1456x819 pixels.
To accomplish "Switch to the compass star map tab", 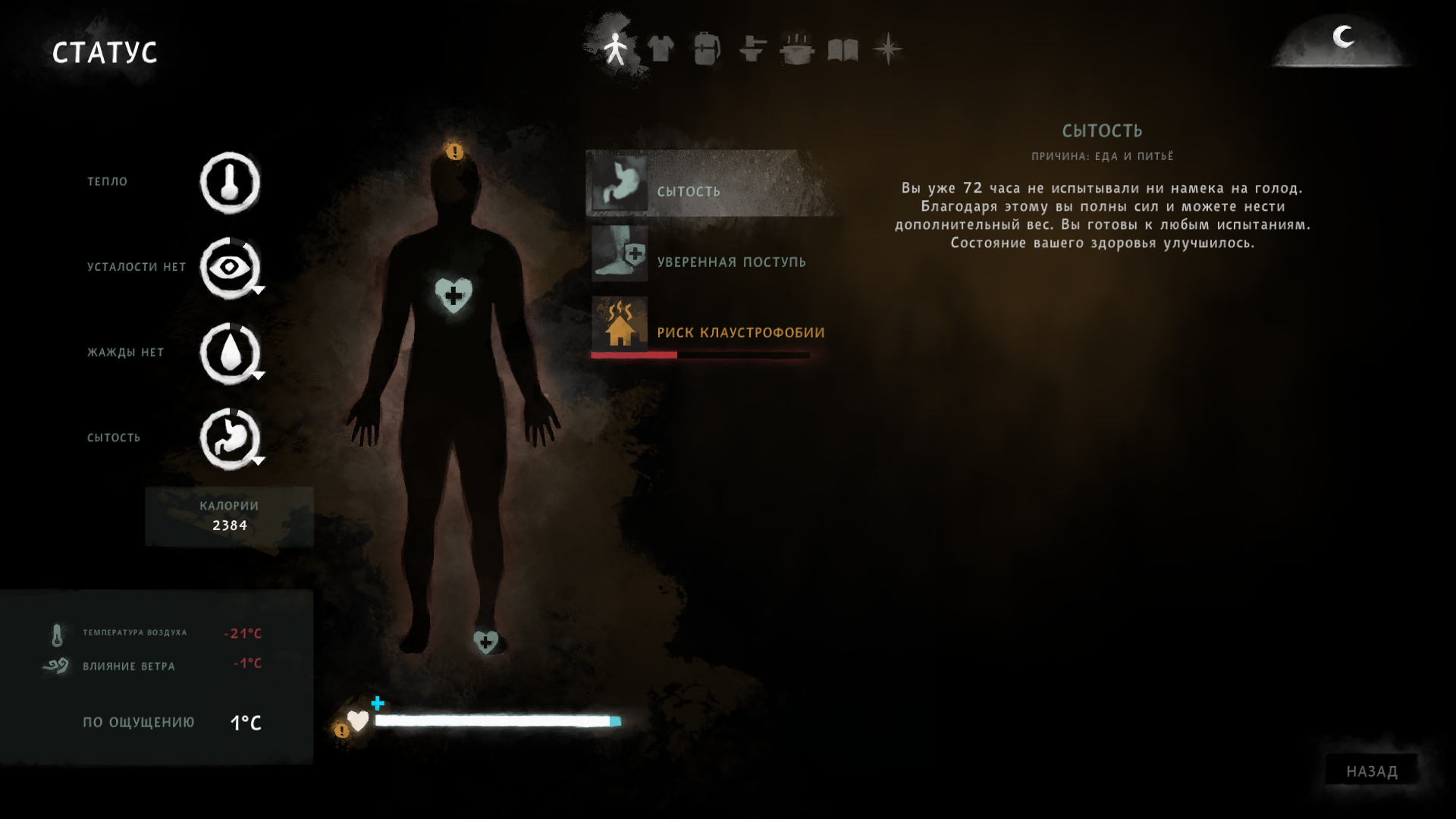I will click(x=887, y=49).
